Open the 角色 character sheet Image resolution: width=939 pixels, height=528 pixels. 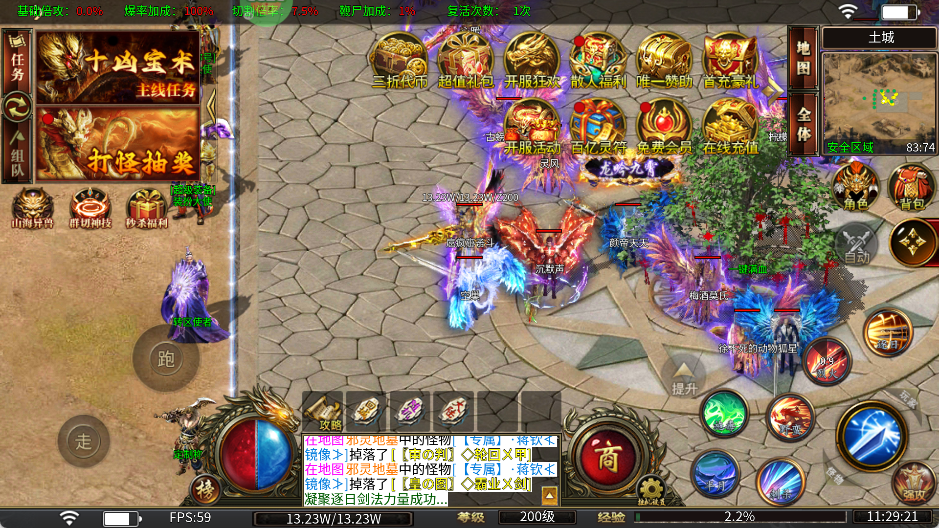pyautogui.click(x=856, y=188)
